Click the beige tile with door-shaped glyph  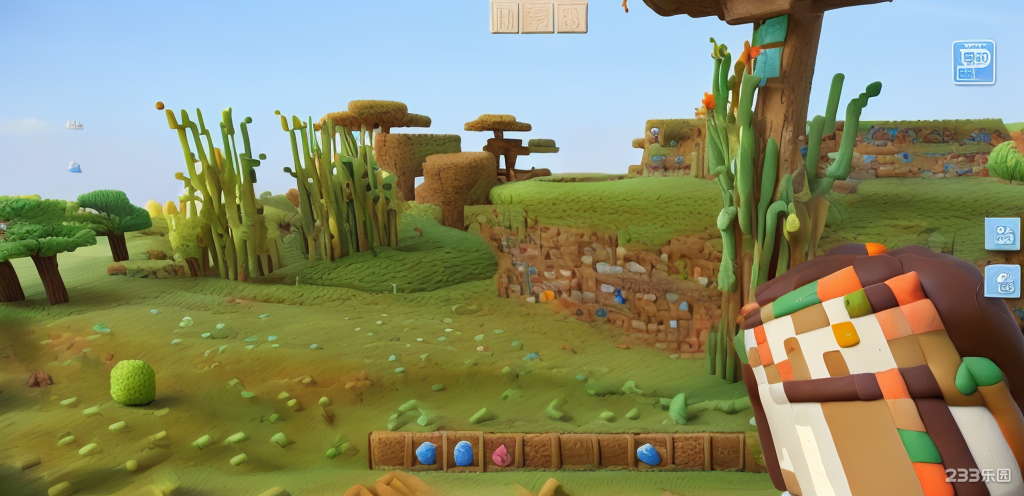(505, 17)
